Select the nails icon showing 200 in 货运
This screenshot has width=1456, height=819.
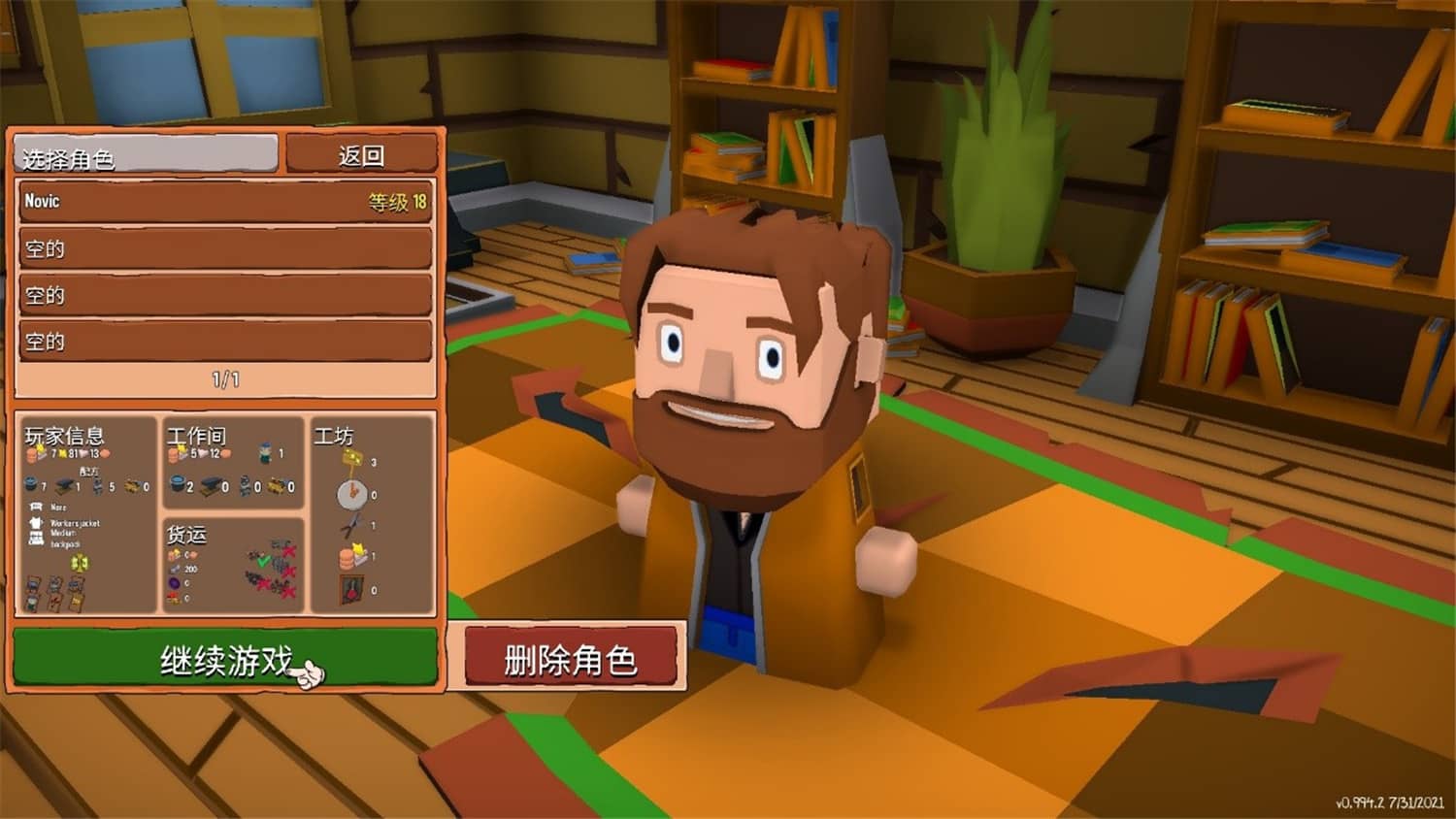click(x=175, y=569)
